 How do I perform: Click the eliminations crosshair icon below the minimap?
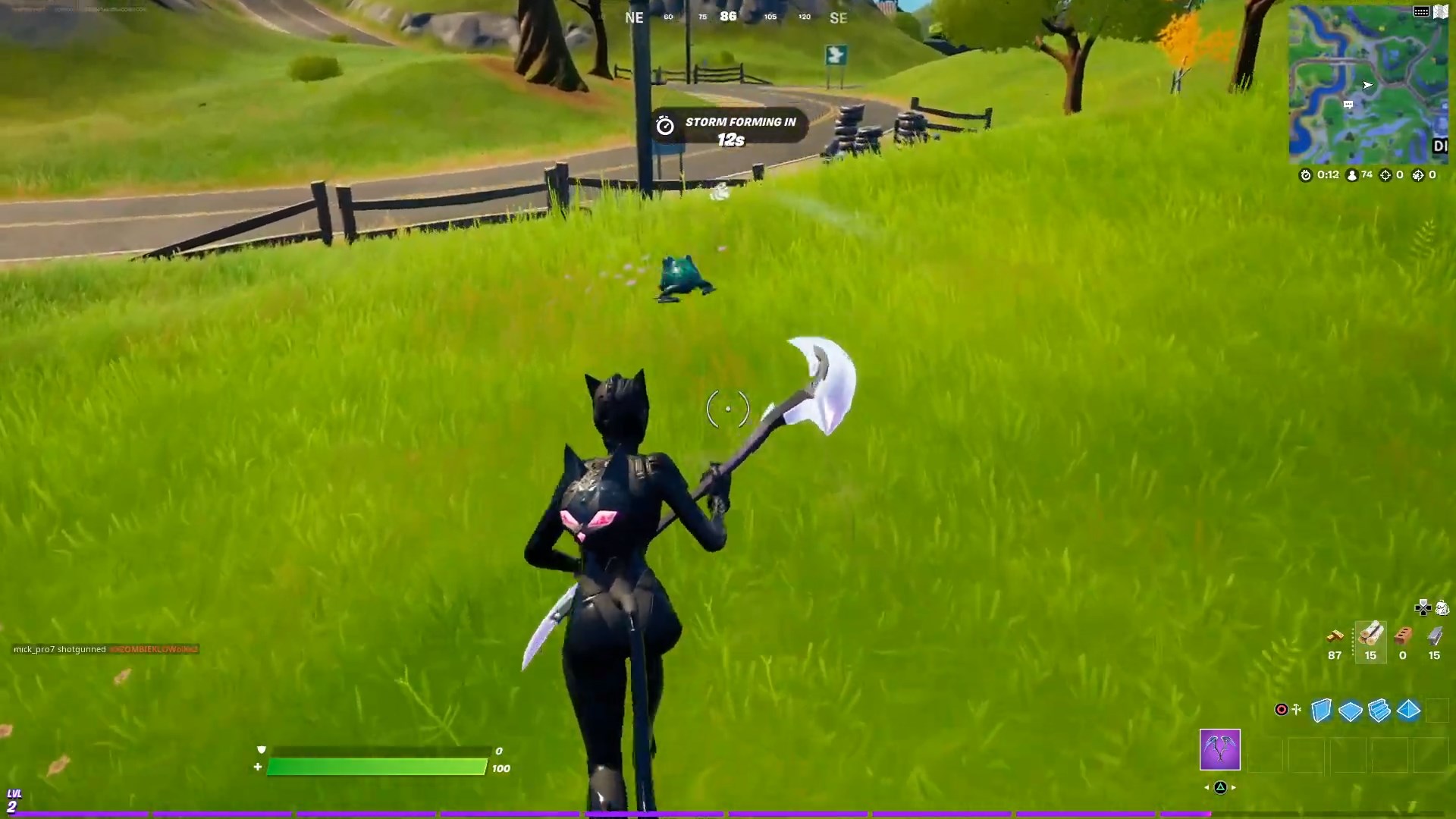1385,175
